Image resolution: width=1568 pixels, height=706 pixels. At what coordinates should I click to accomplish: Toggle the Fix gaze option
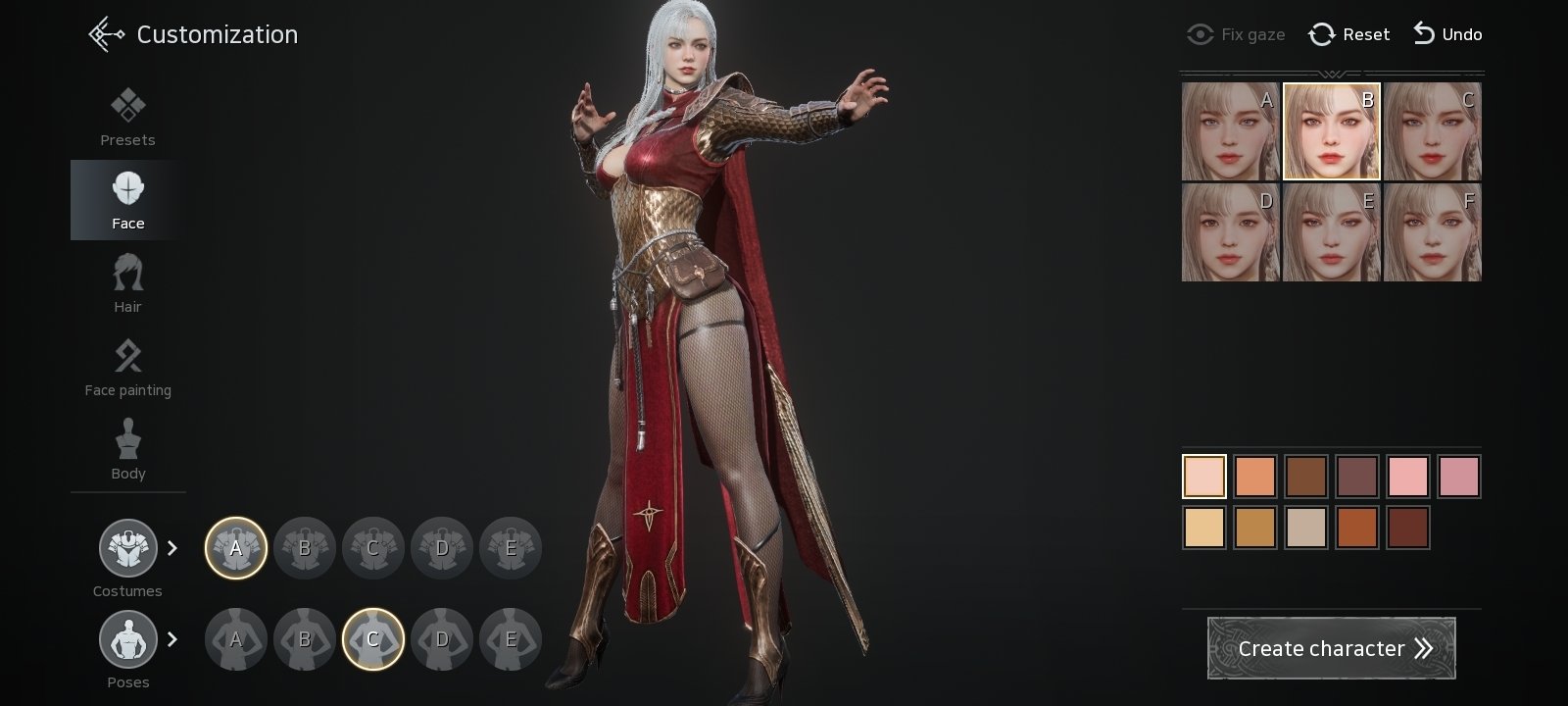(x=1236, y=34)
